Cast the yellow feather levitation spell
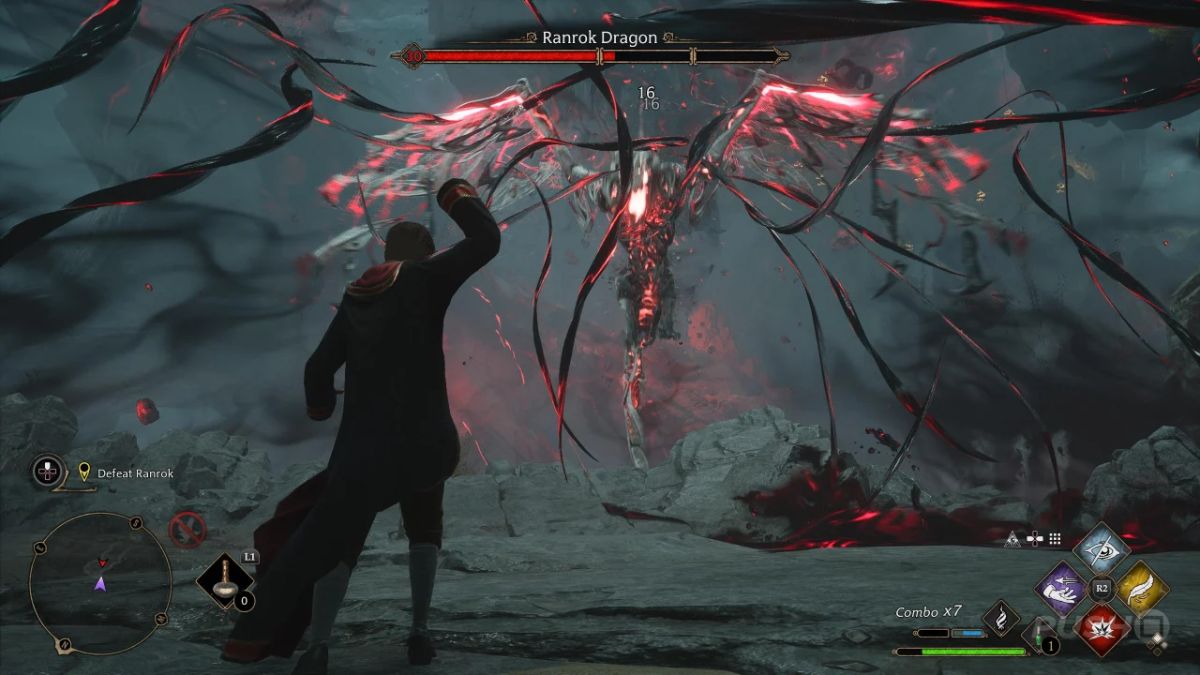The image size is (1200, 675). 1143,589
